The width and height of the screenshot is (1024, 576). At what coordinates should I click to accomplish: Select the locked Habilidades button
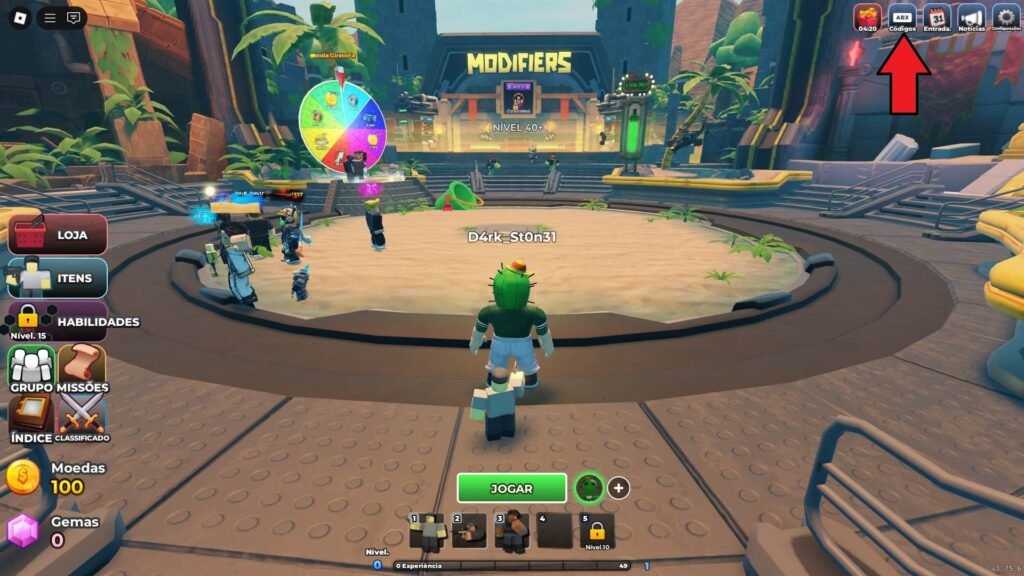point(58,321)
